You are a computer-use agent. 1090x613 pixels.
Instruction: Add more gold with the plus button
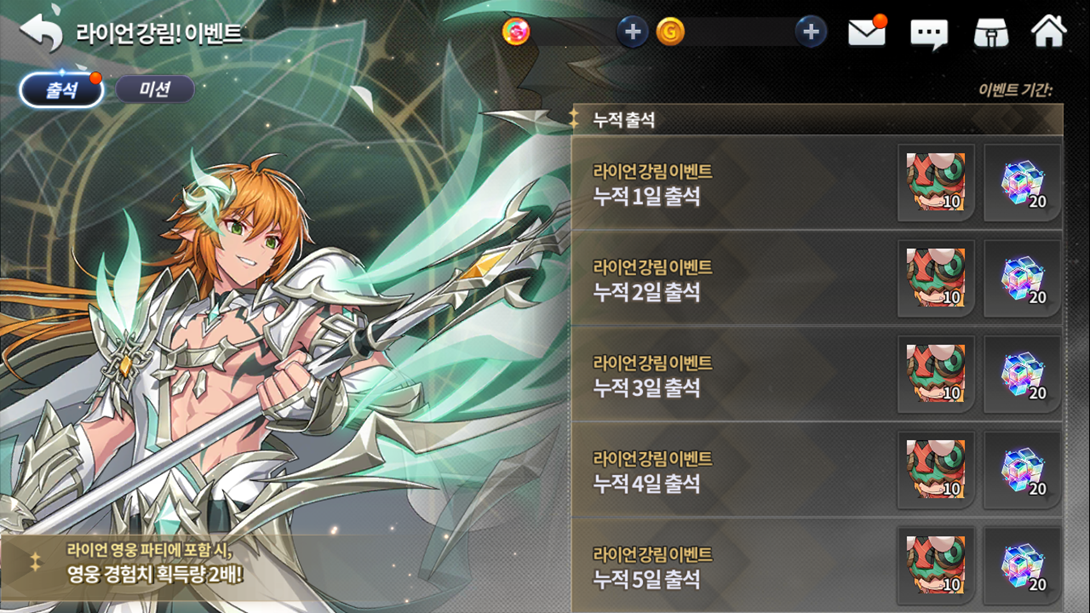point(810,32)
